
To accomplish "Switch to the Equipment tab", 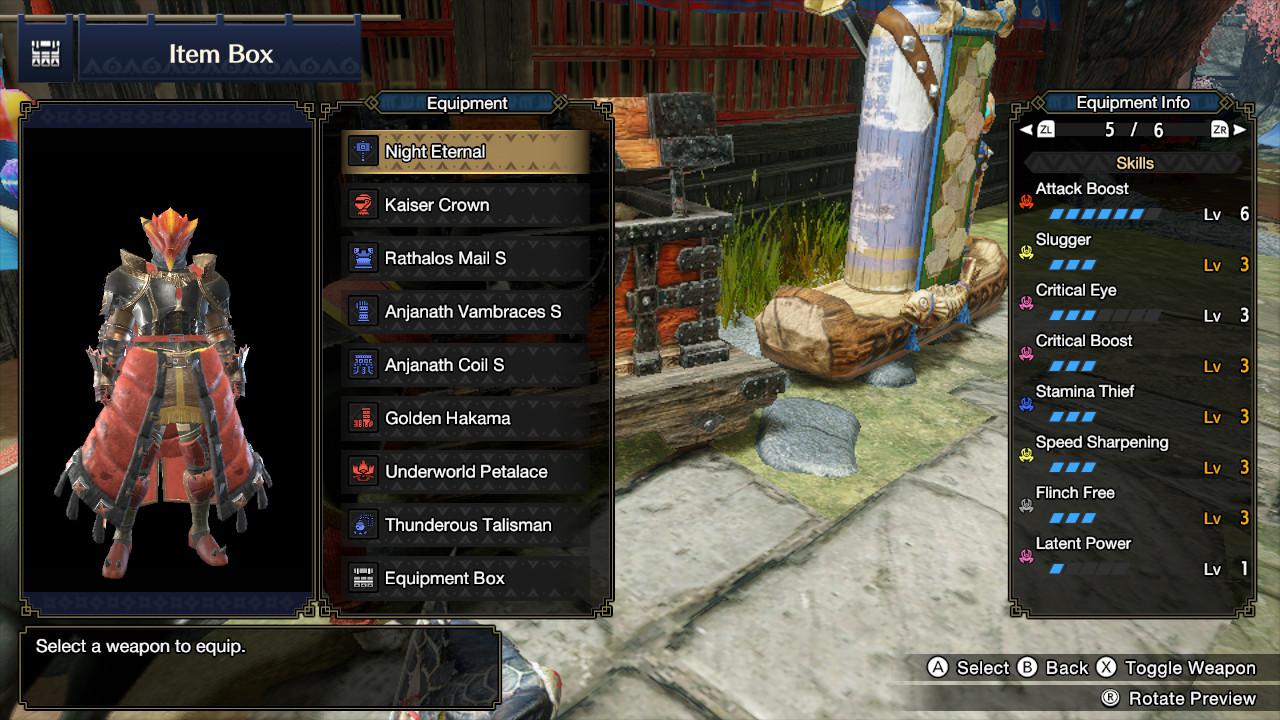I will (468, 103).
